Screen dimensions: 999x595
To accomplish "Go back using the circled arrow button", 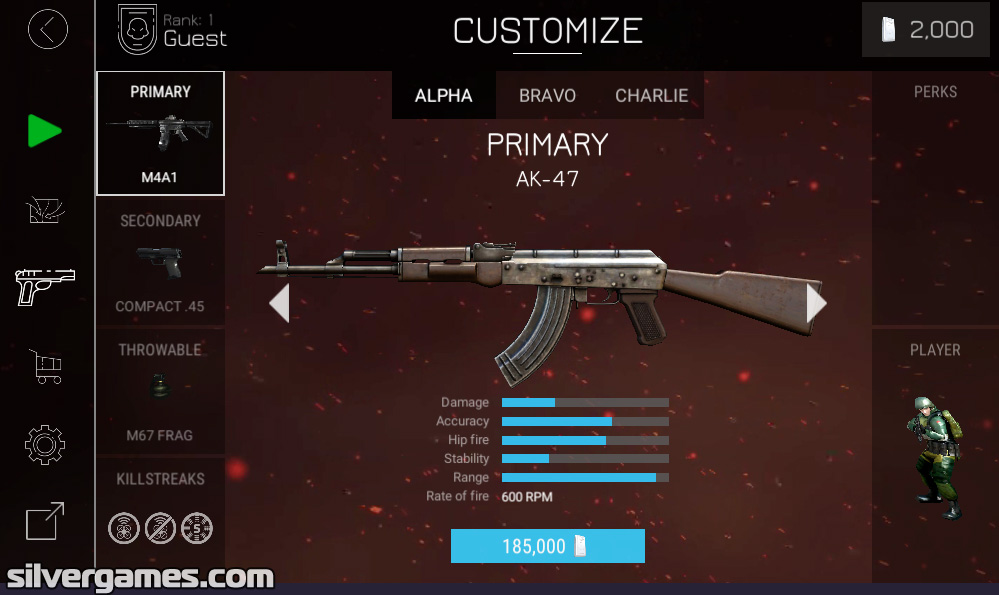I will pos(48,30).
